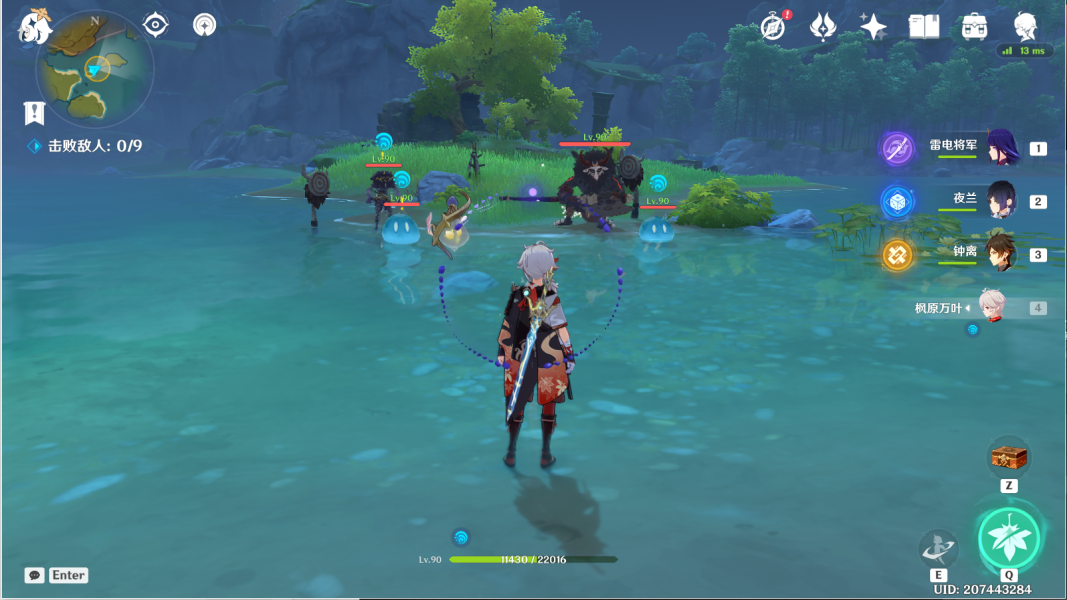Switch to party member 钟离

coord(1001,253)
